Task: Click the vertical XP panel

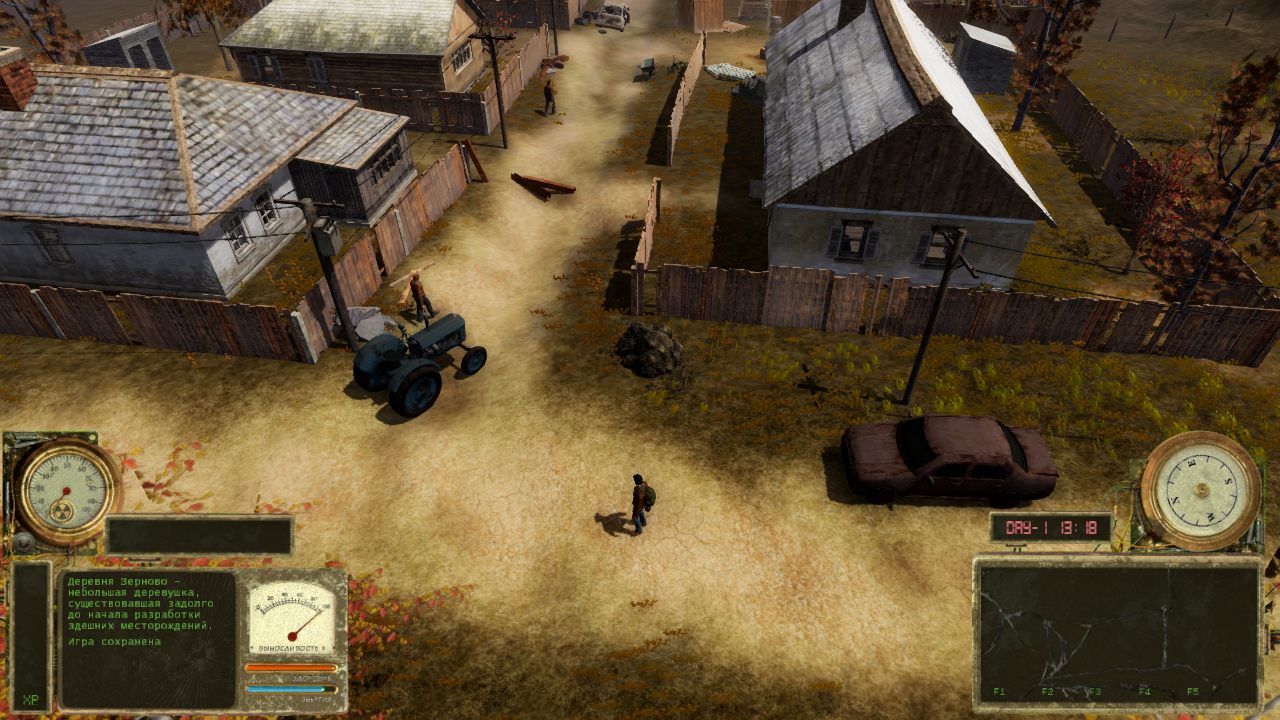Action: click(31, 636)
